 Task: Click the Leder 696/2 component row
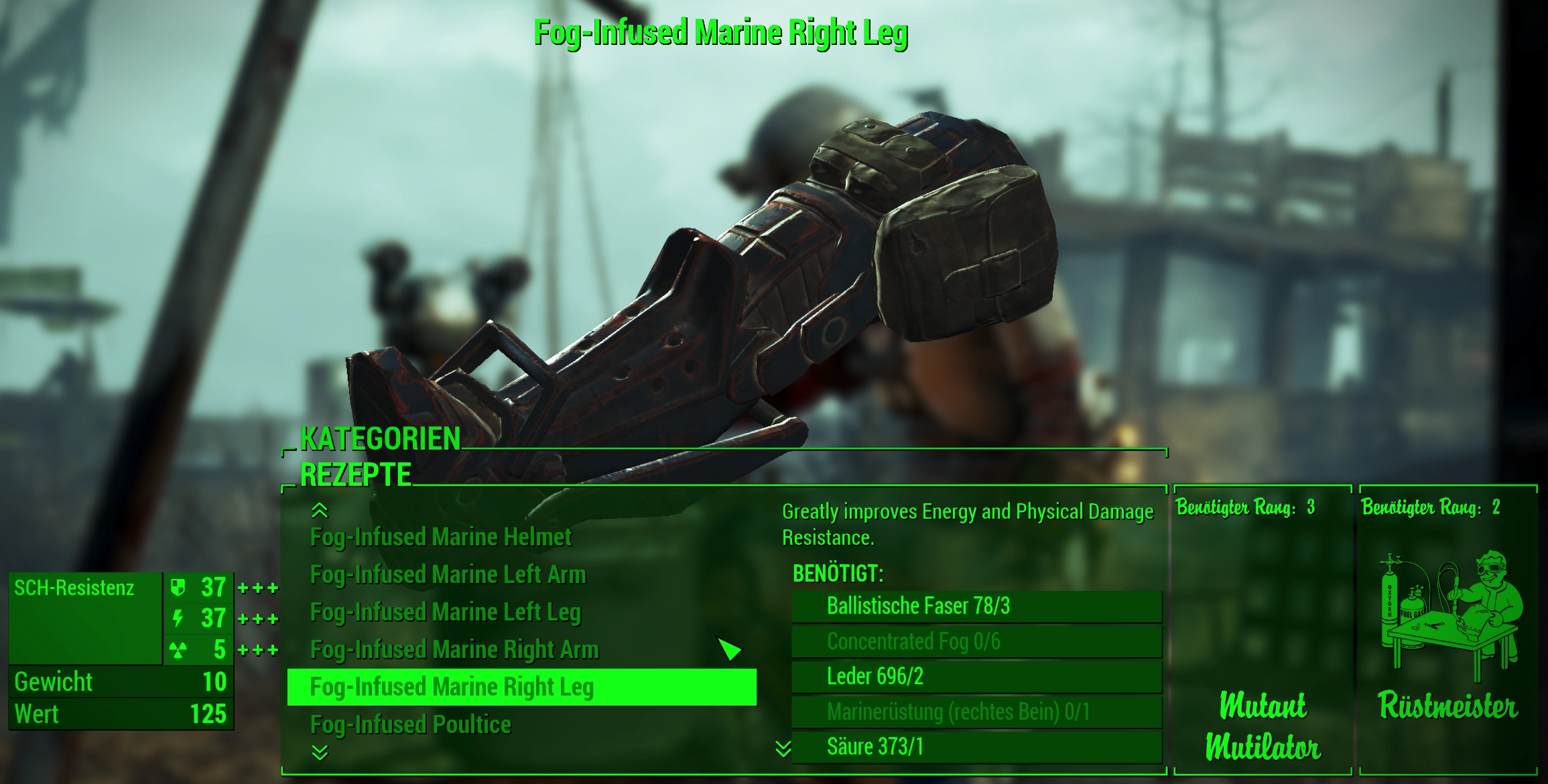point(976,677)
